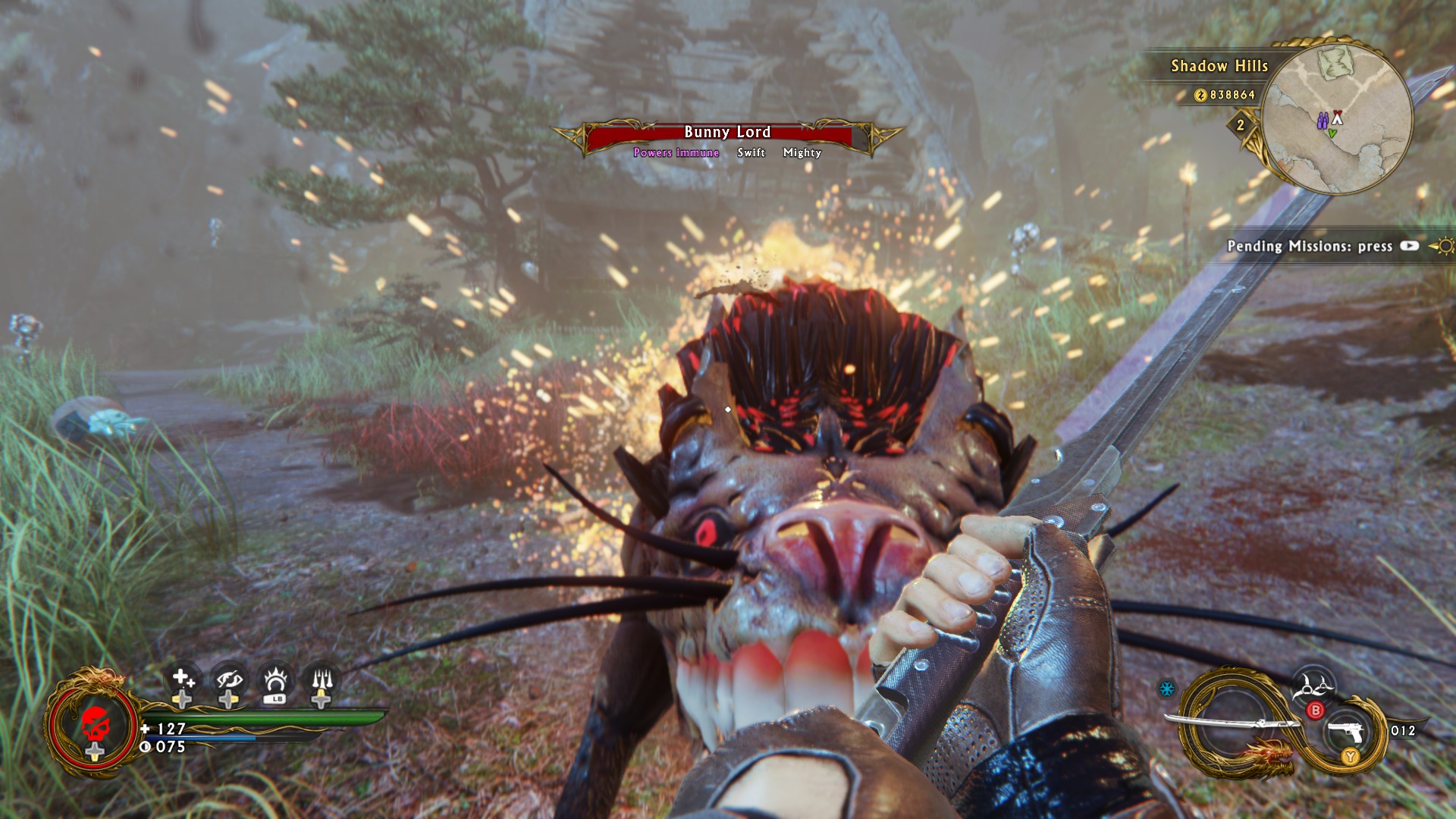Select the green arrow marker on minimap
Viewport: 1456px width, 819px height.
(1332, 133)
